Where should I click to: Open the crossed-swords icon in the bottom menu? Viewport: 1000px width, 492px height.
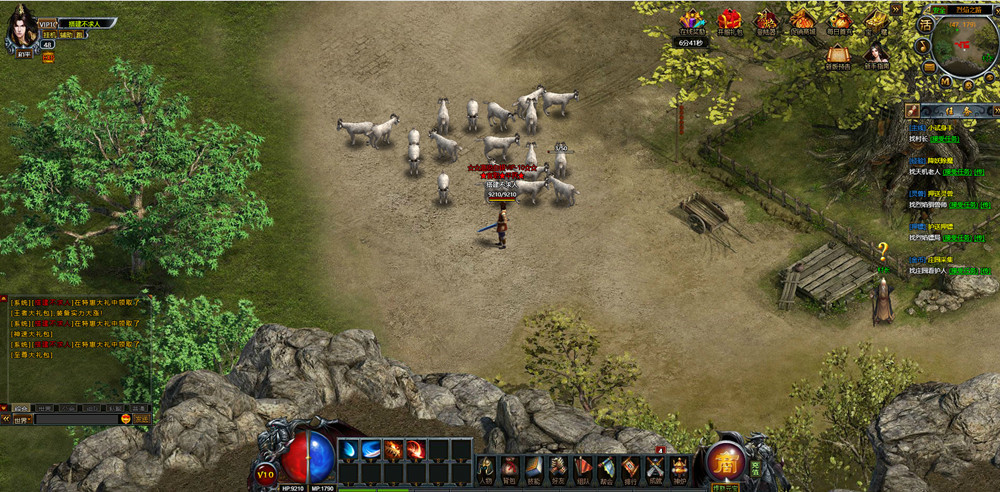pos(655,467)
